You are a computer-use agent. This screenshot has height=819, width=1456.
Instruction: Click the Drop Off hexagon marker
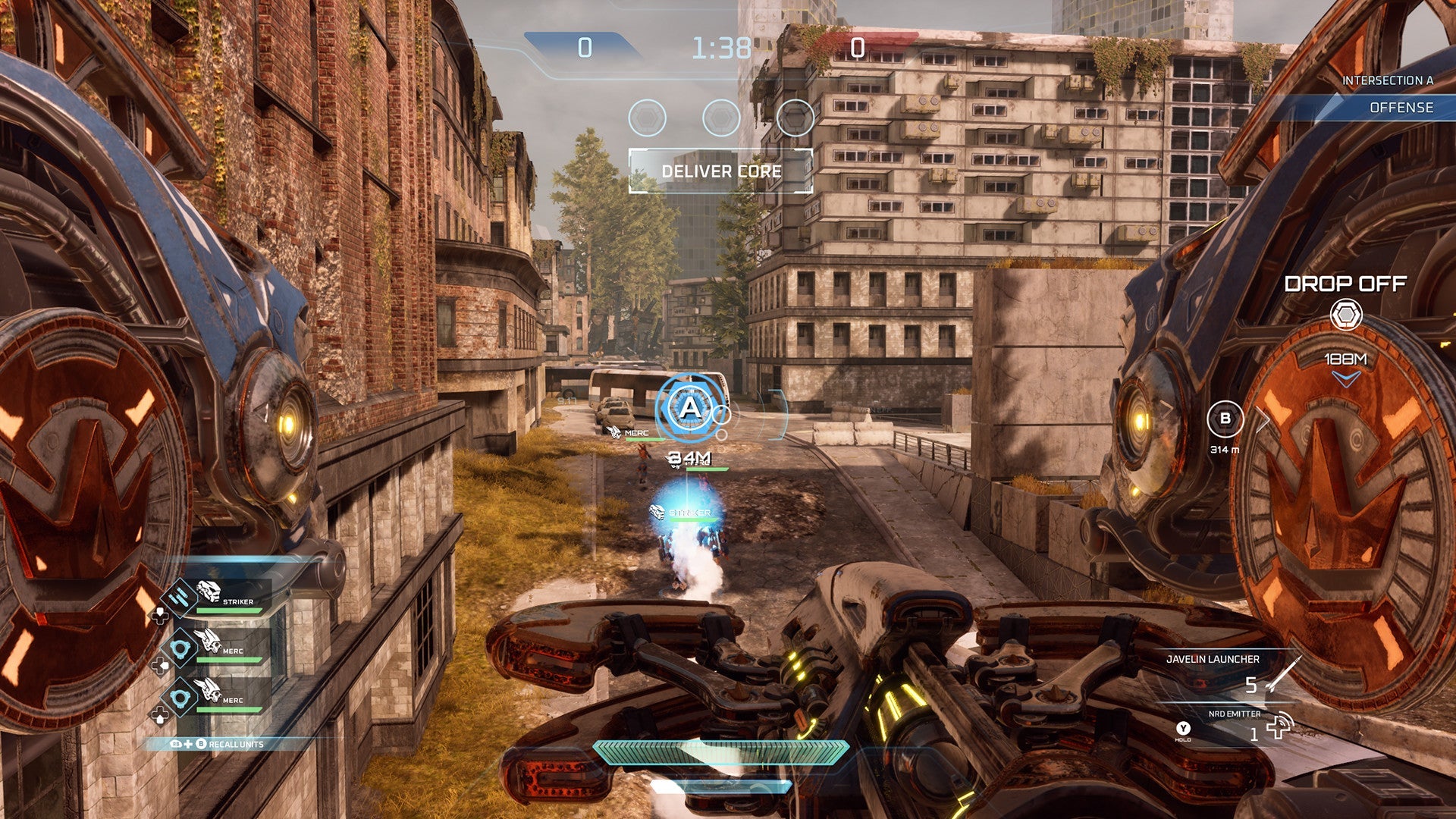point(1346,315)
